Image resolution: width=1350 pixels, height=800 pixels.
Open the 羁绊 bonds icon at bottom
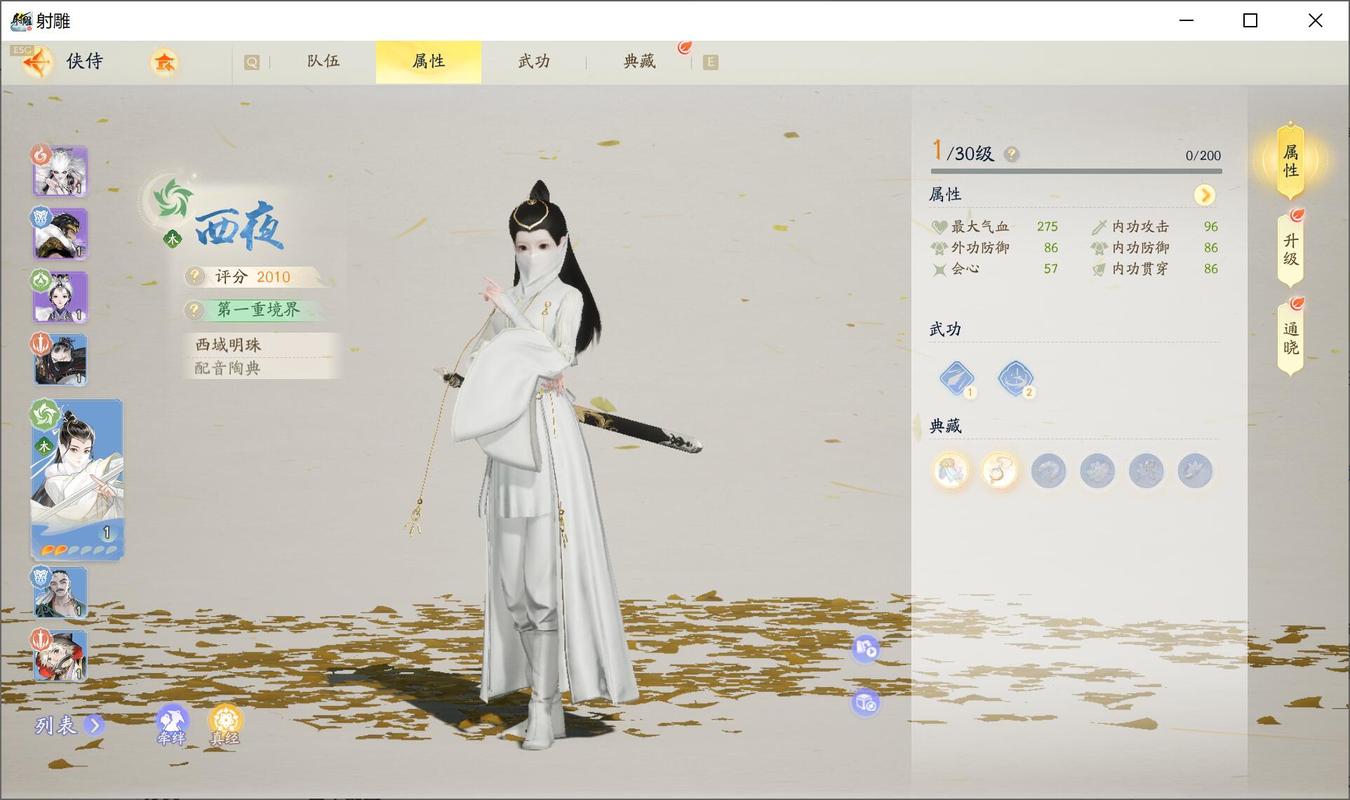point(172,722)
